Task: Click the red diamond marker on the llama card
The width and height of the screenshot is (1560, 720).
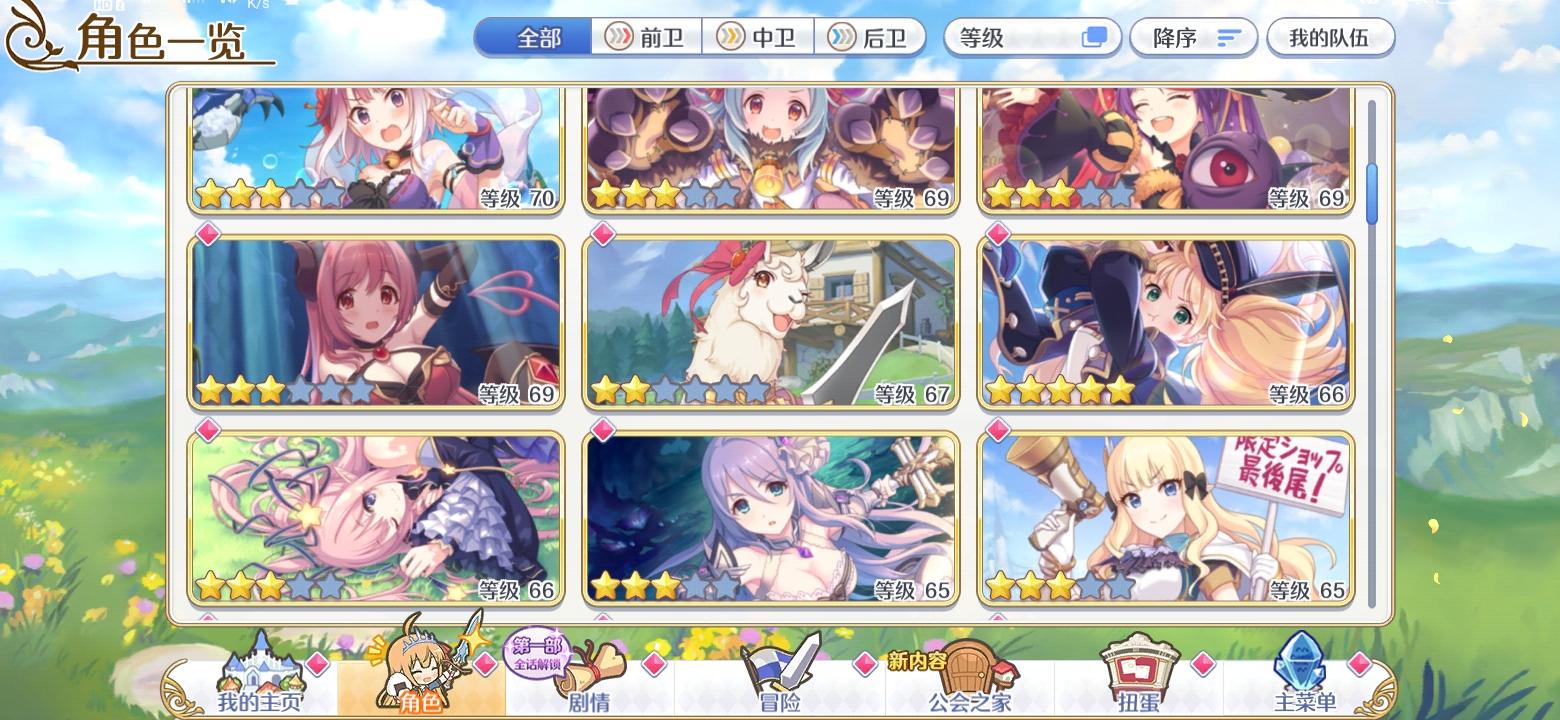Action: coord(603,235)
